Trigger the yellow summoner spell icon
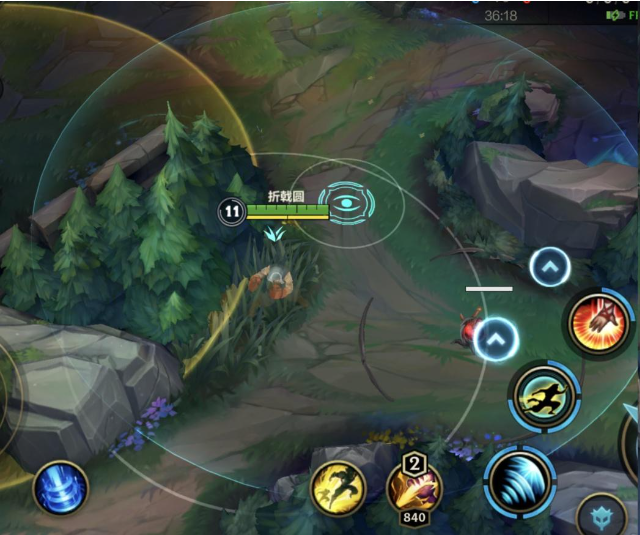The height and width of the screenshot is (535, 640). [338, 488]
